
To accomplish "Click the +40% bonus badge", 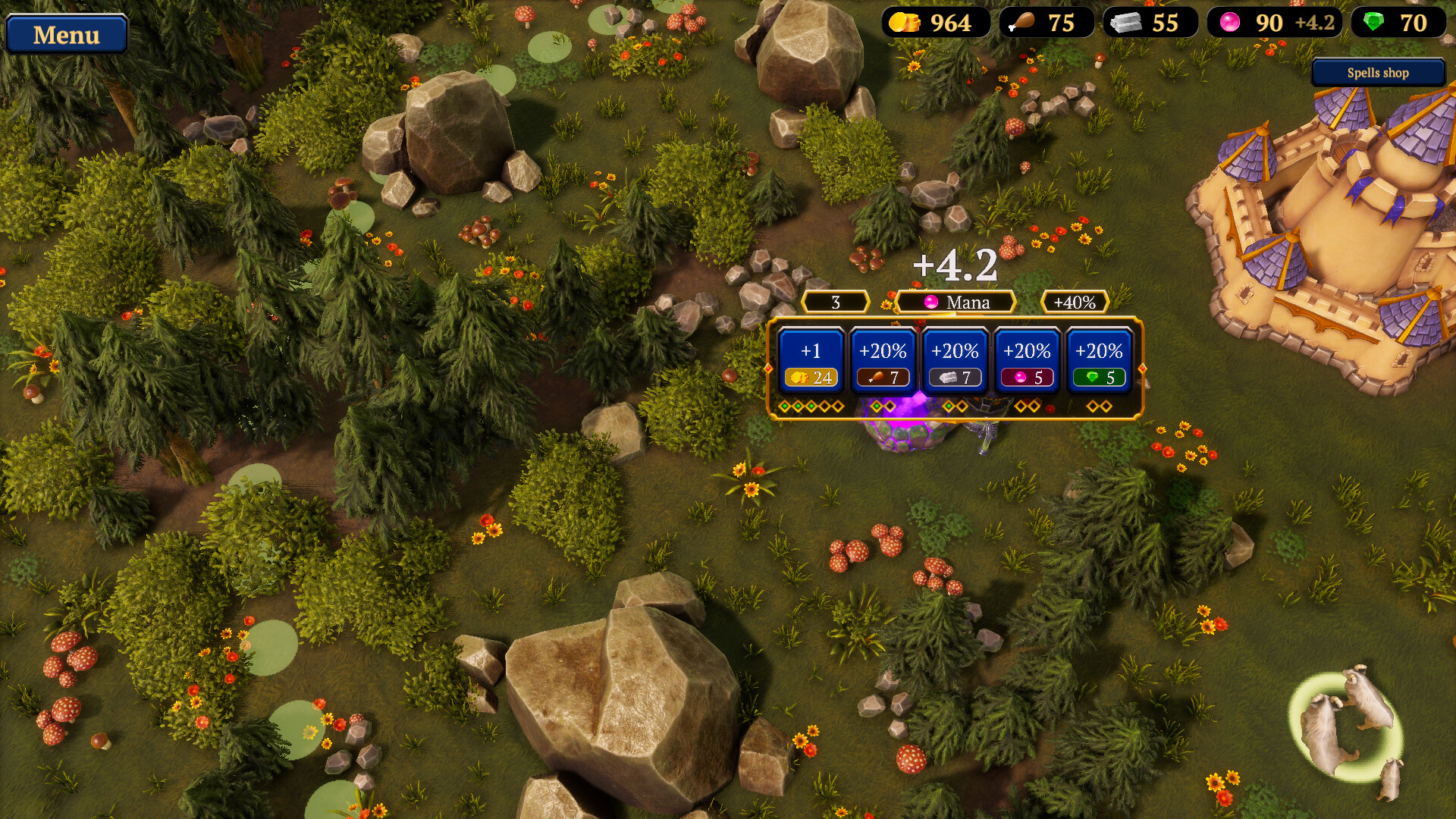I will click(1074, 302).
